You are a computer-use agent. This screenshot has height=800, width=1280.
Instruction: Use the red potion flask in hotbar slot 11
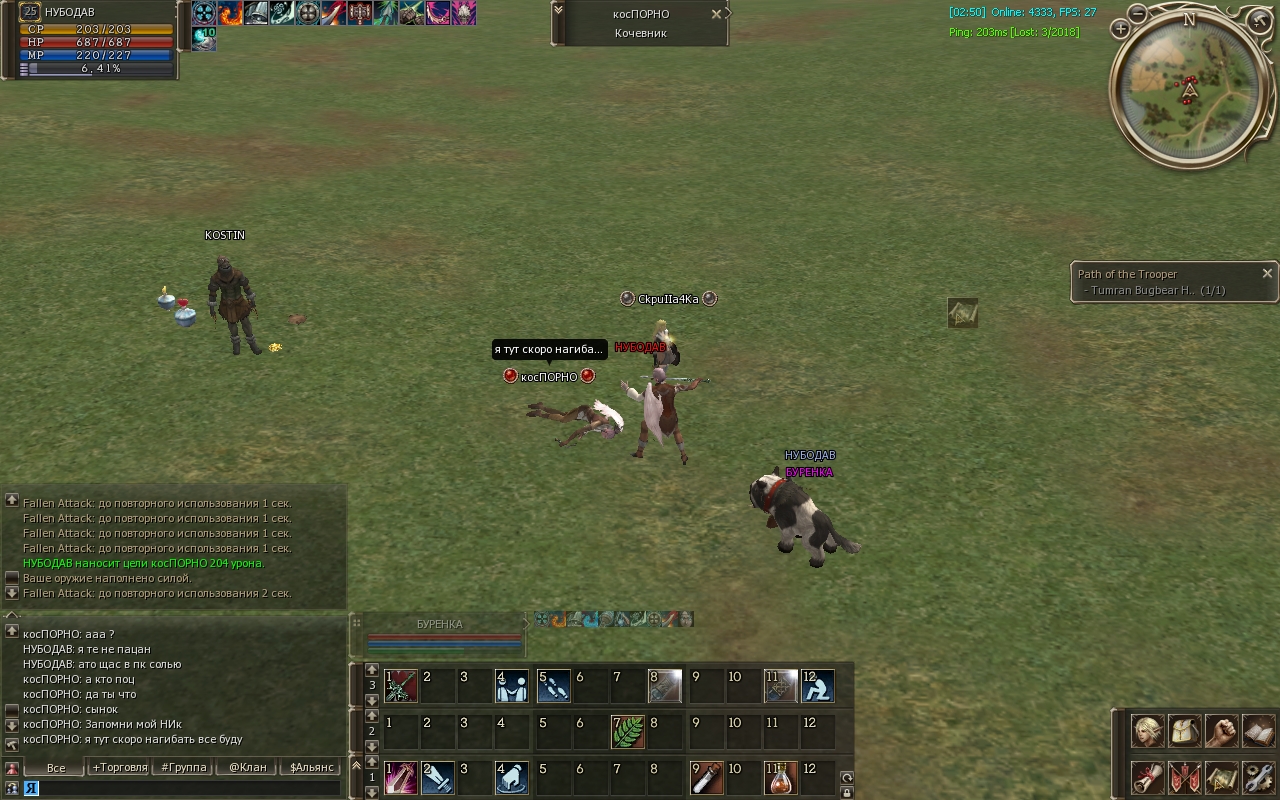pyautogui.click(x=780, y=778)
